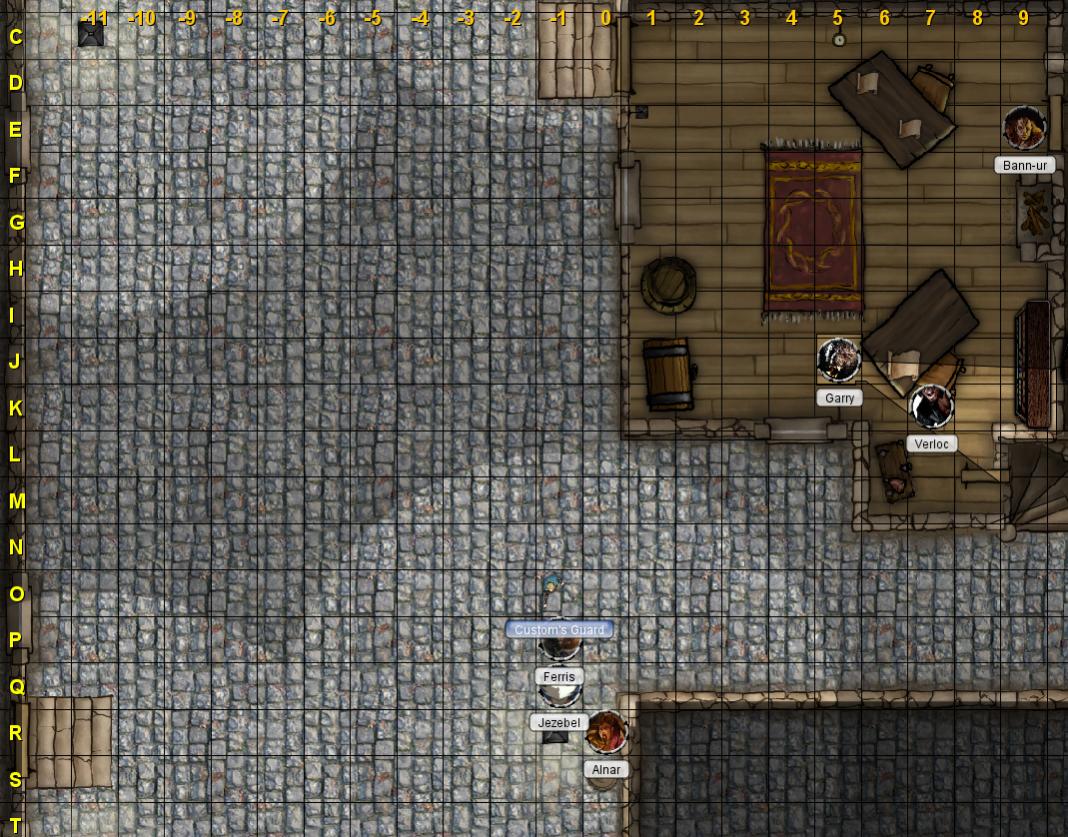This screenshot has width=1068, height=837.
Task: Select the Bann-ur character token
Action: pyautogui.click(x=1024, y=128)
